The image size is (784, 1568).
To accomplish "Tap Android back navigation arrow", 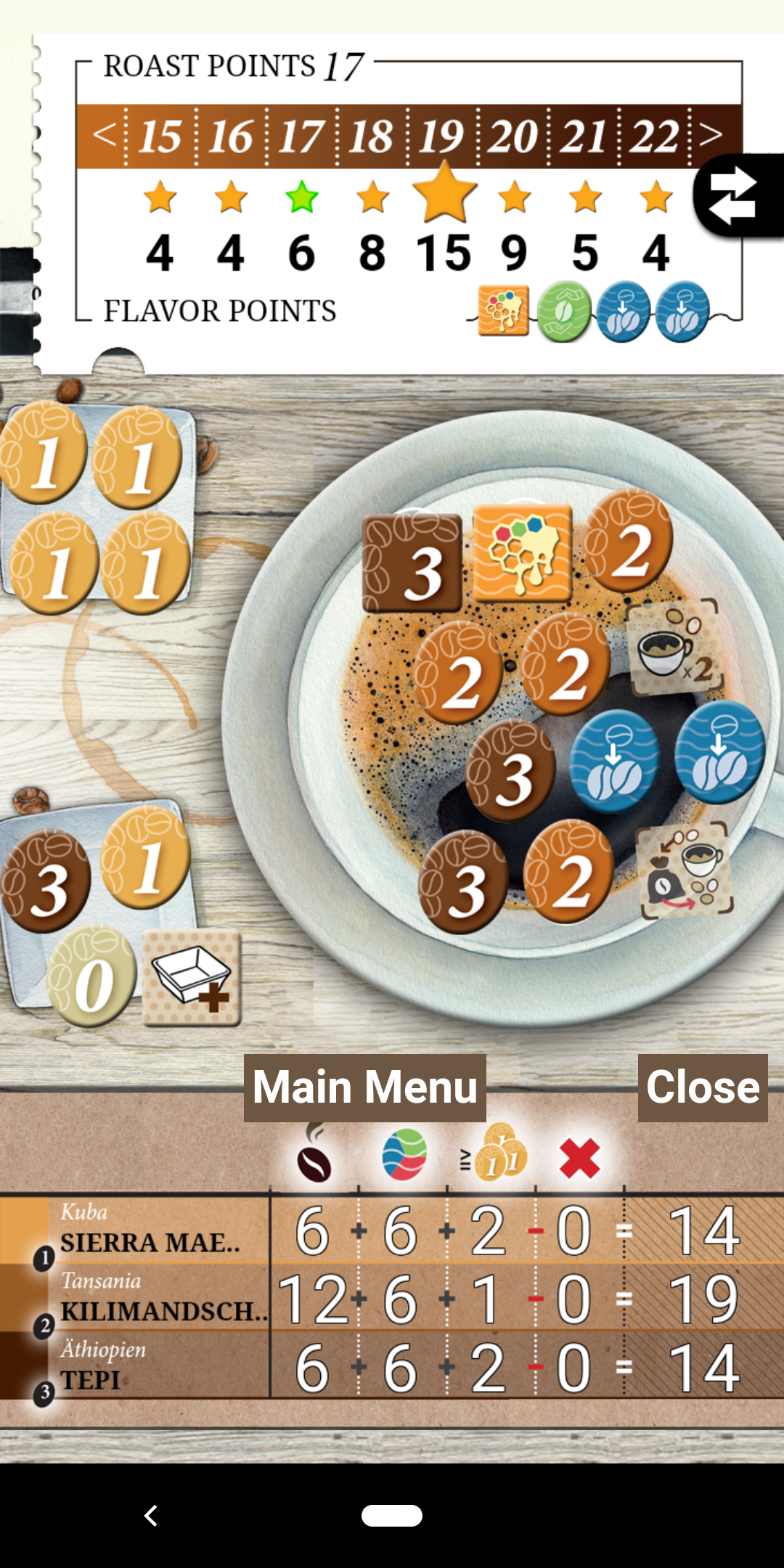I will click(151, 1515).
